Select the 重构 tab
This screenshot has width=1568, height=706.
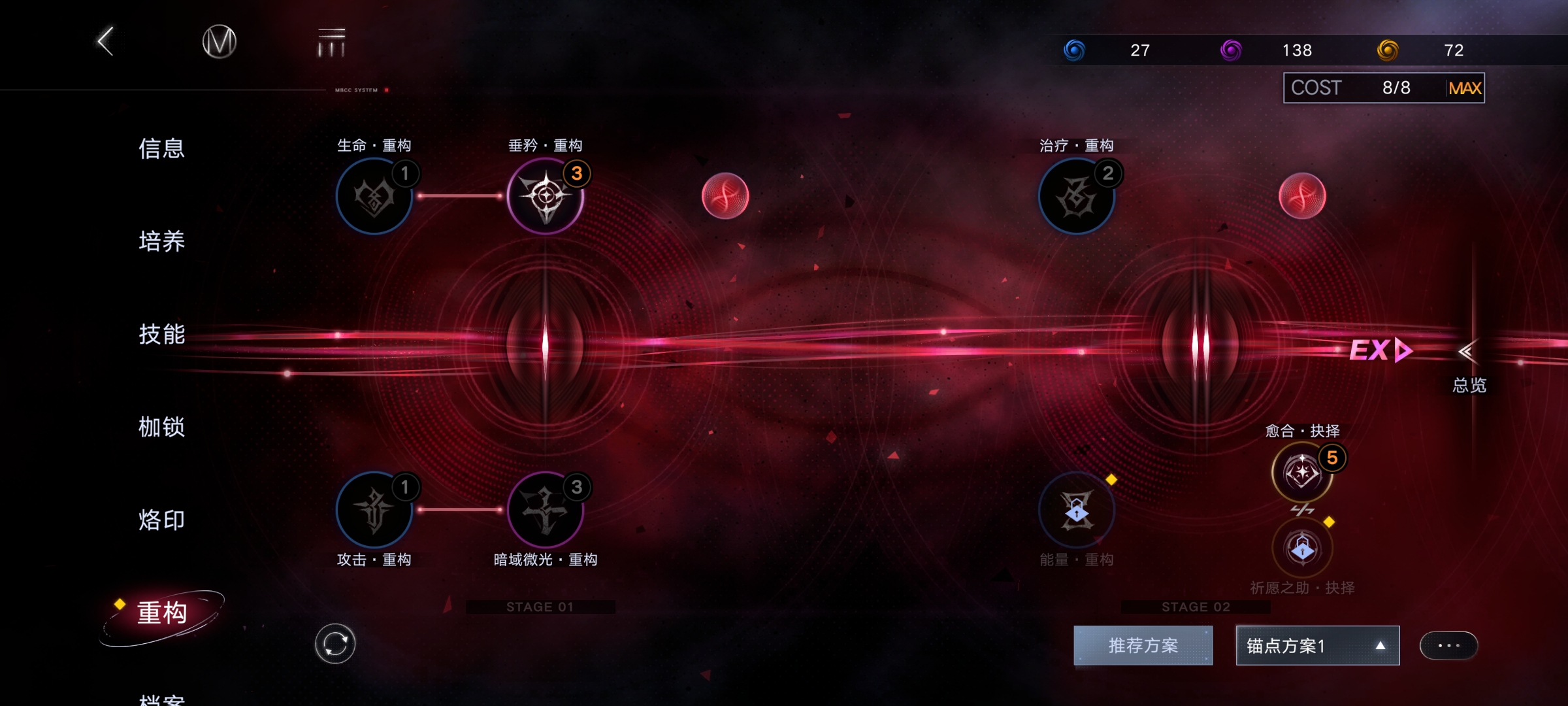tap(162, 613)
